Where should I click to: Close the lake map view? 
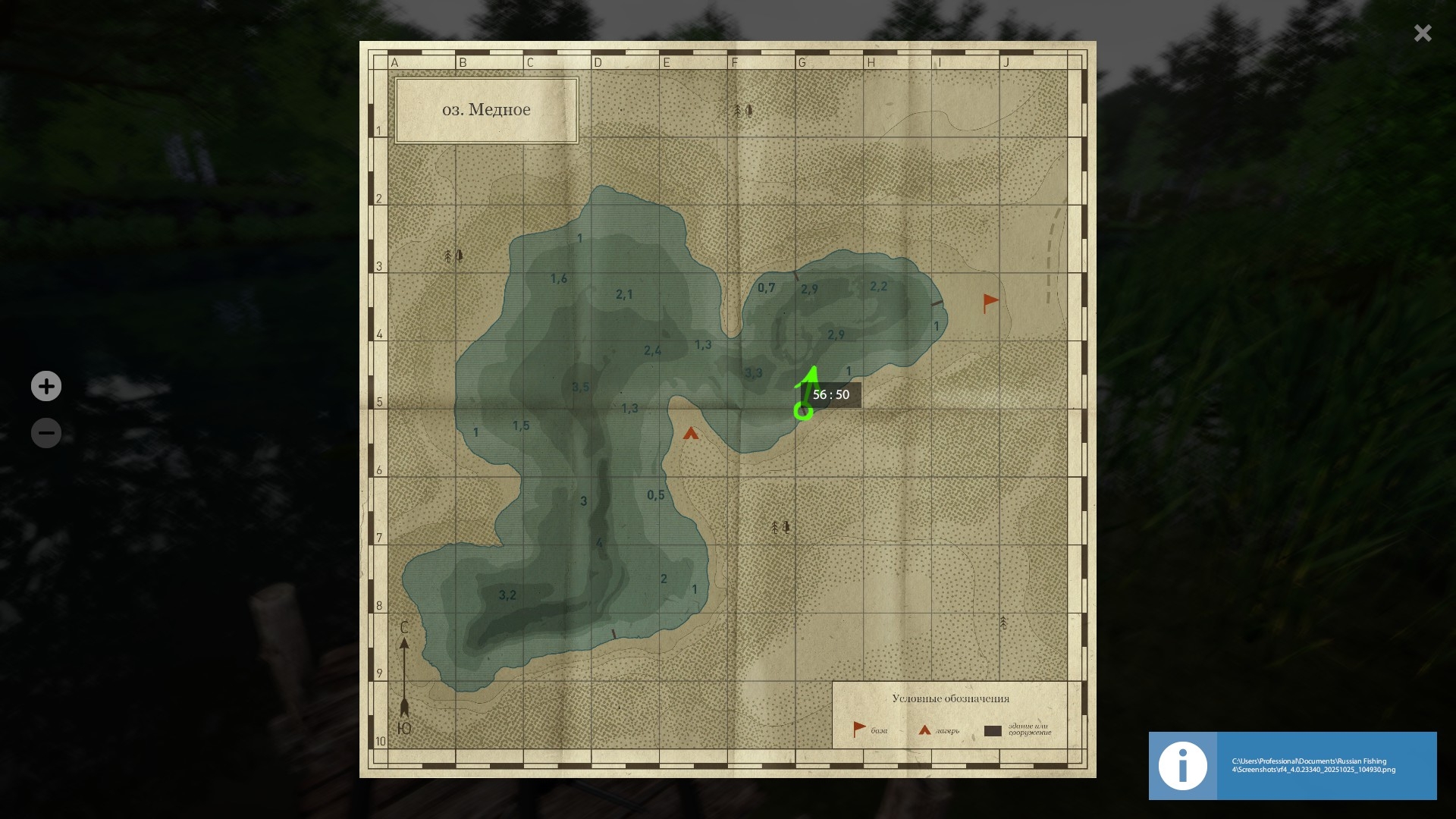coord(1422,33)
